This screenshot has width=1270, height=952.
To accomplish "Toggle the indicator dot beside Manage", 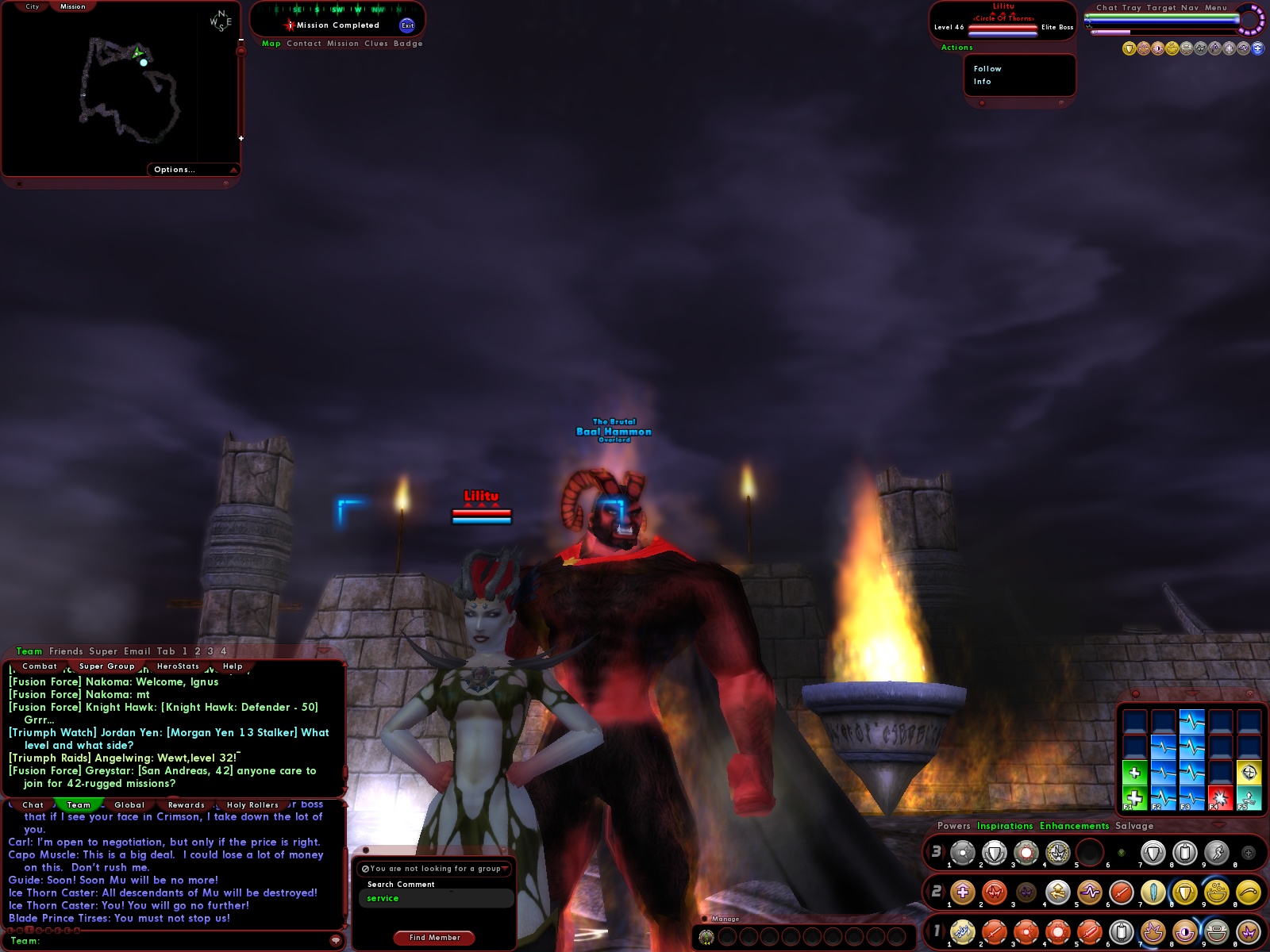I will tap(705, 919).
